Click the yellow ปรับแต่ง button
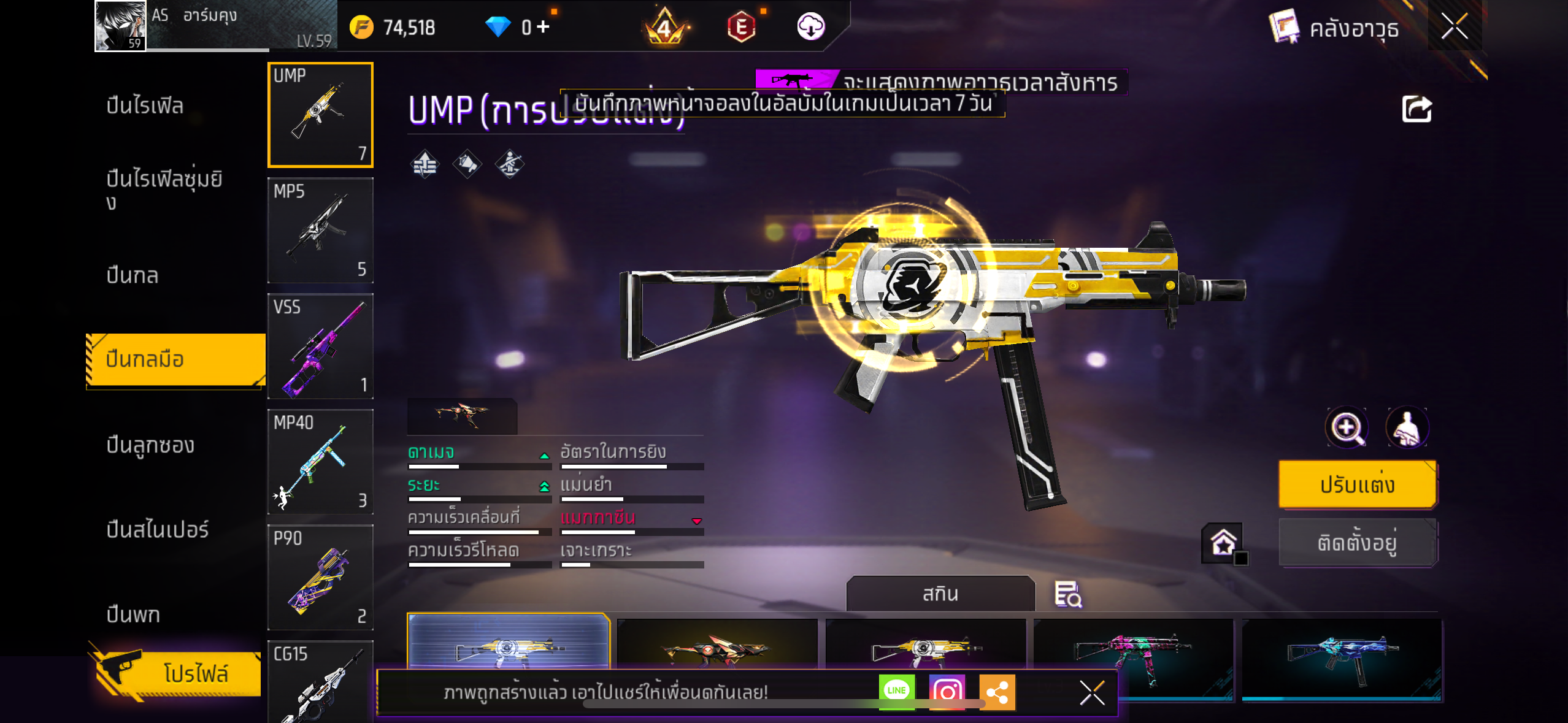 [1357, 484]
